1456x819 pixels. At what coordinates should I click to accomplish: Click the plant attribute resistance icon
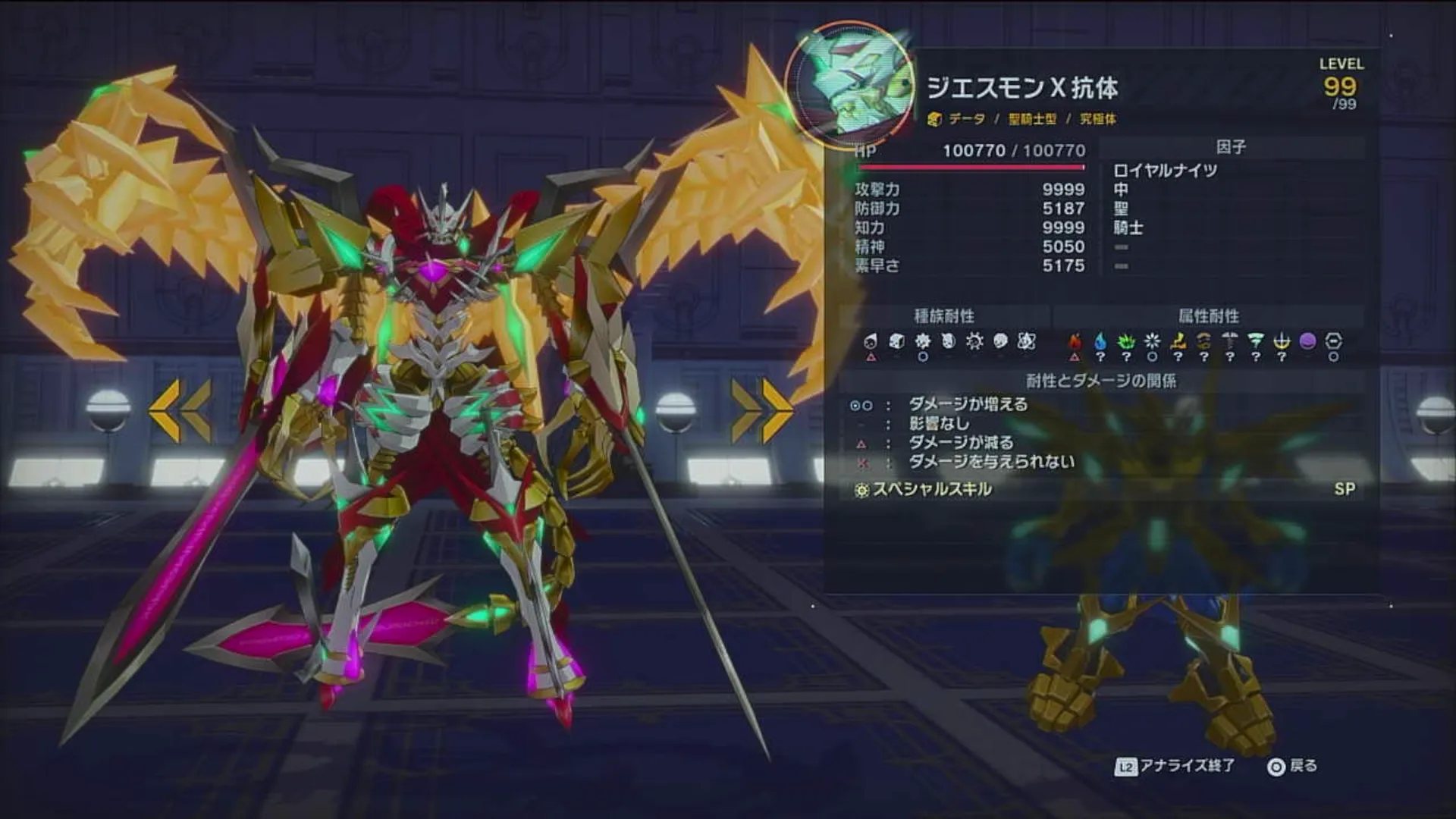coord(1128,340)
